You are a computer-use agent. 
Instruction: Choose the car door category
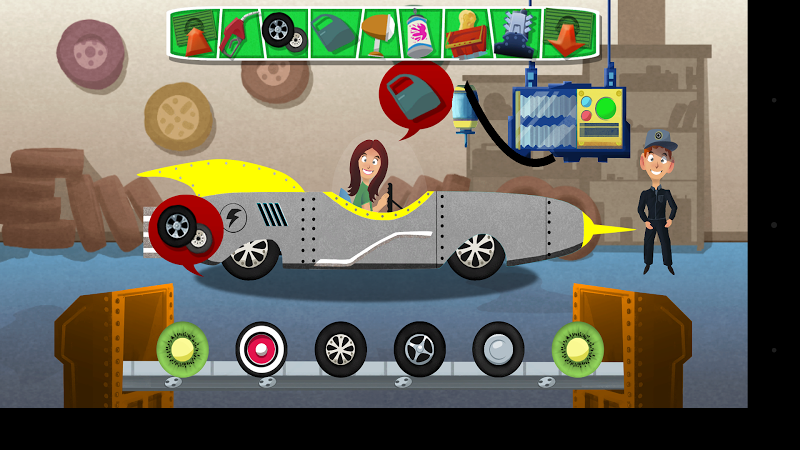[331, 34]
